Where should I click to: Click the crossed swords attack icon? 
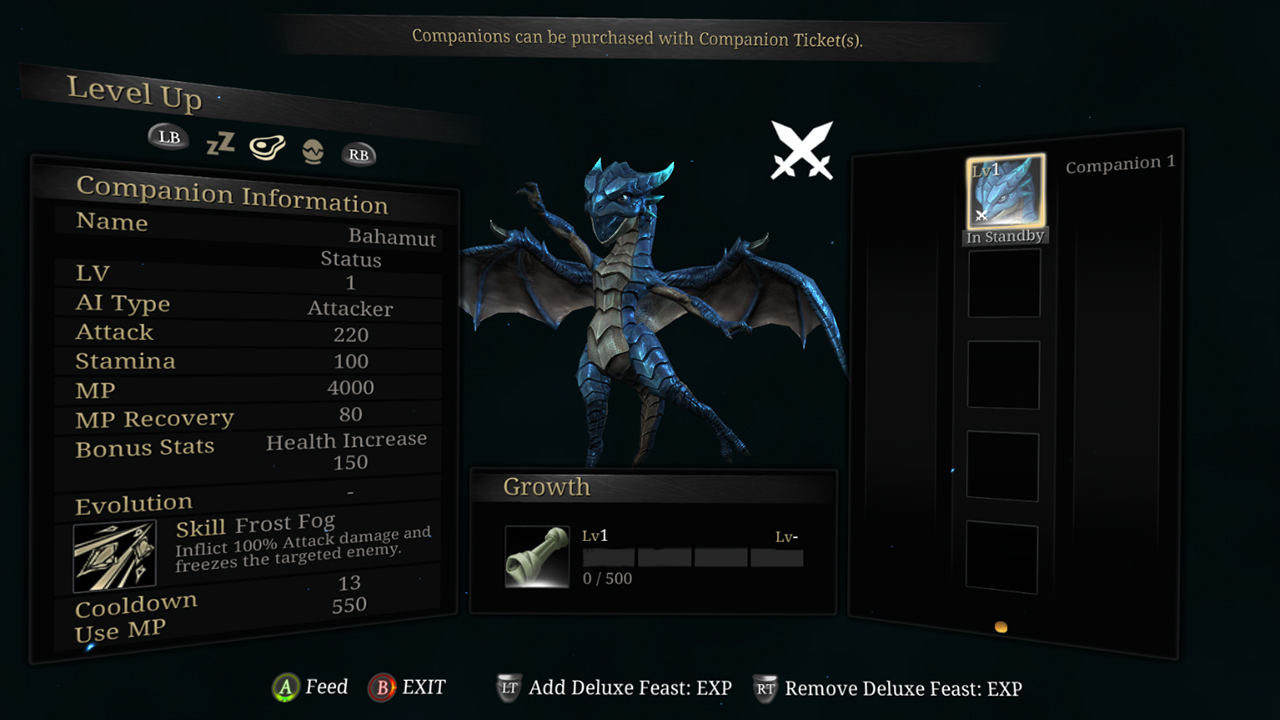click(802, 148)
